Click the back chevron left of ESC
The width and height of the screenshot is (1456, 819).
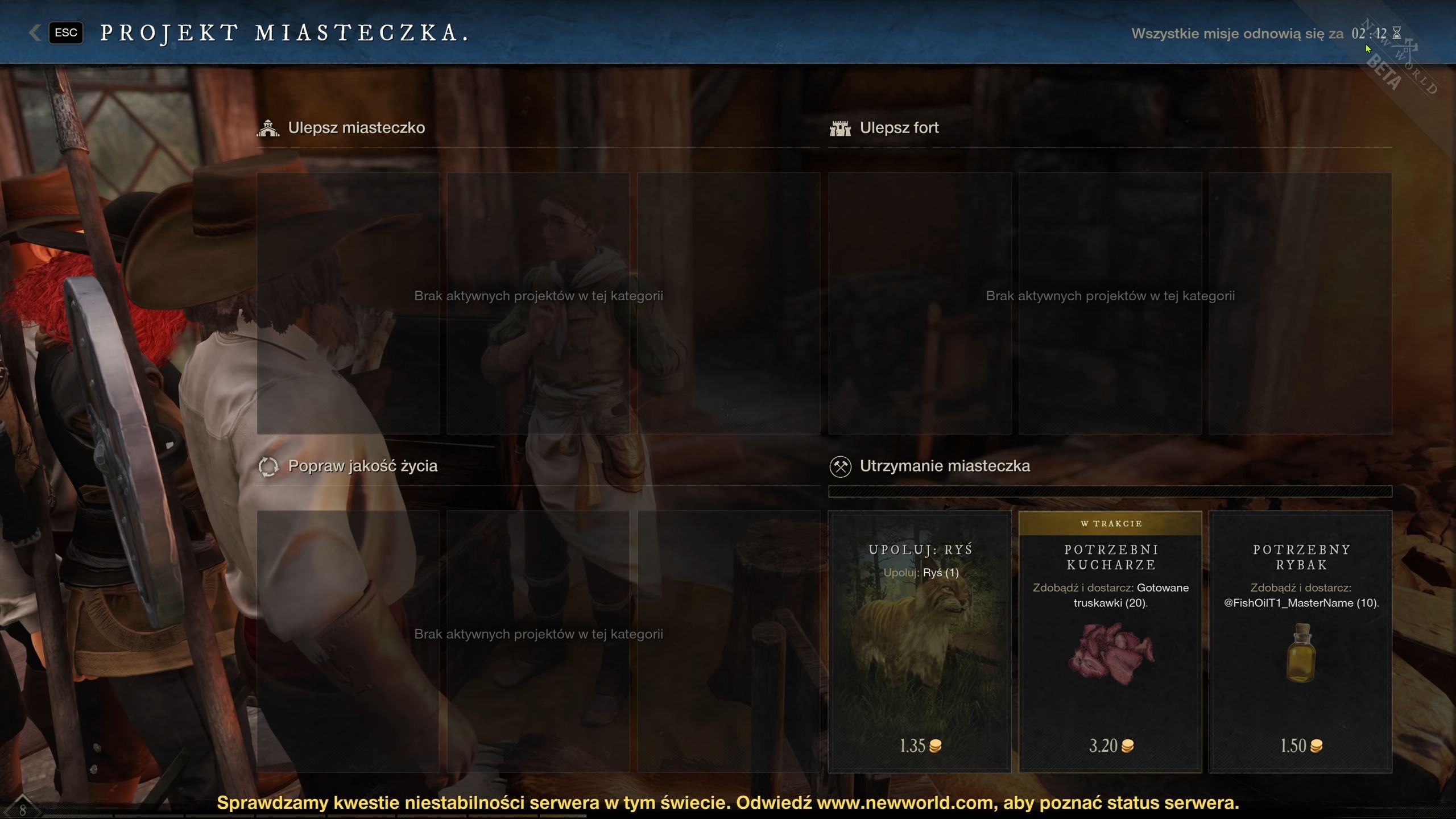(34, 32)
